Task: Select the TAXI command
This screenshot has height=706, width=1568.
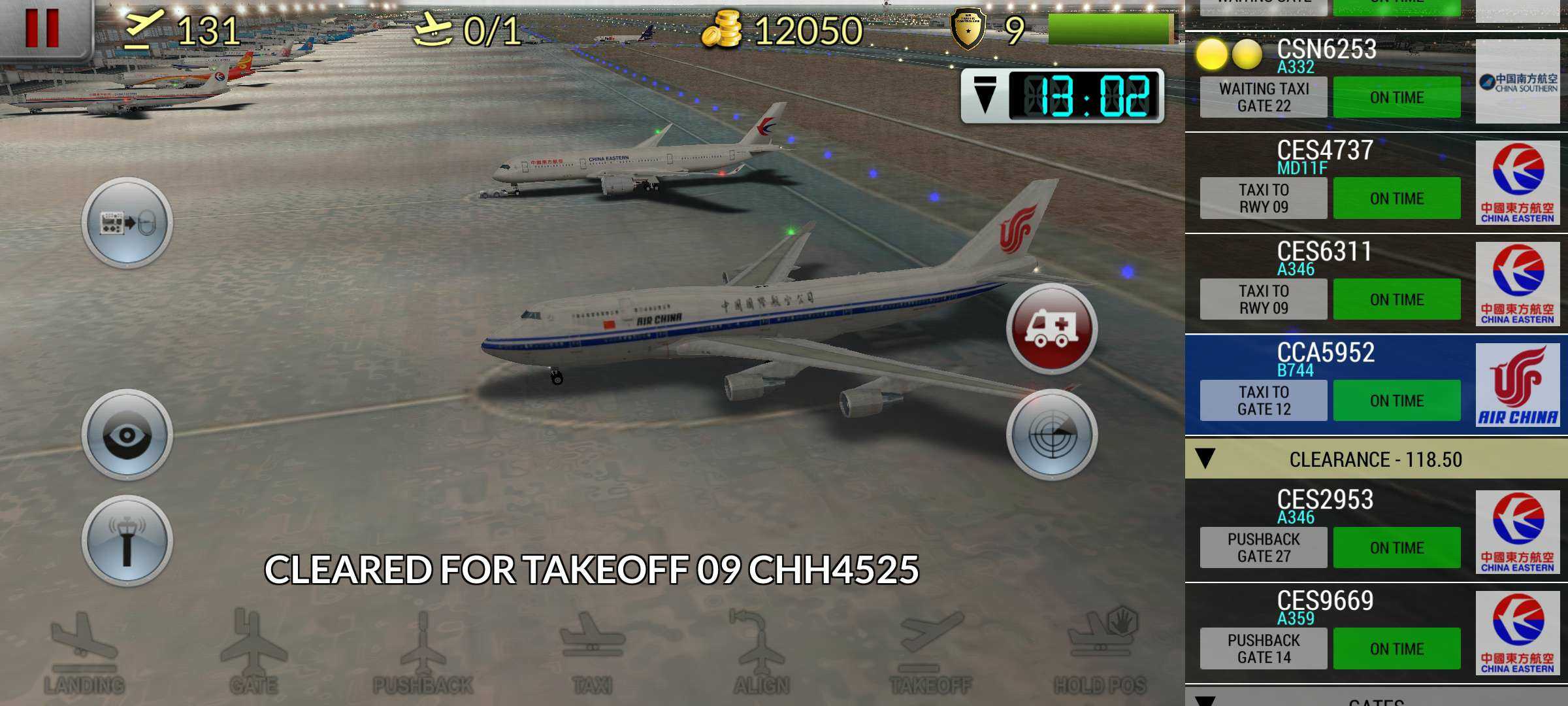Action: click(592, 652)
